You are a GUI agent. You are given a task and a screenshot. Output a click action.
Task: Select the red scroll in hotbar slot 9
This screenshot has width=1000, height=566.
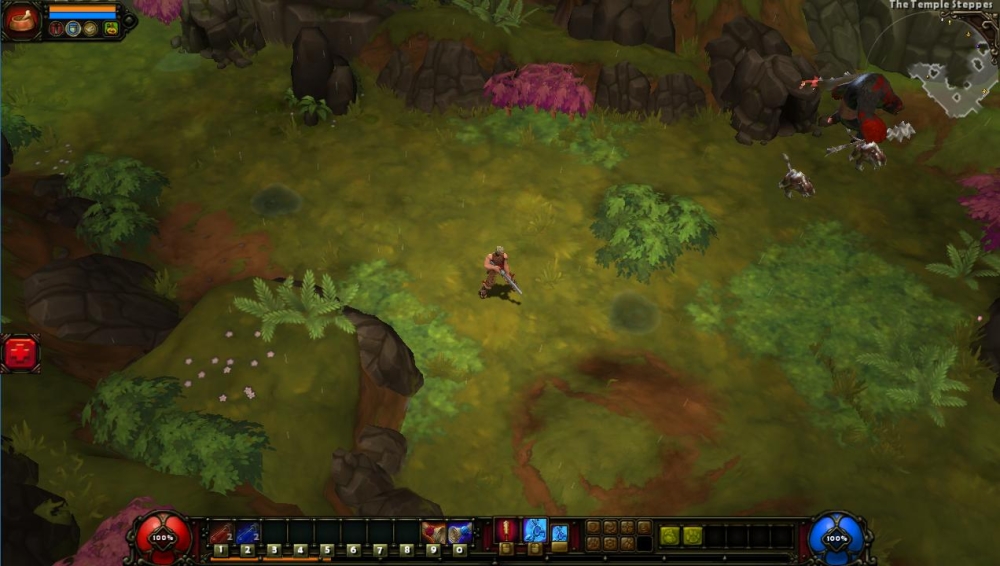[x=433, y=532]
